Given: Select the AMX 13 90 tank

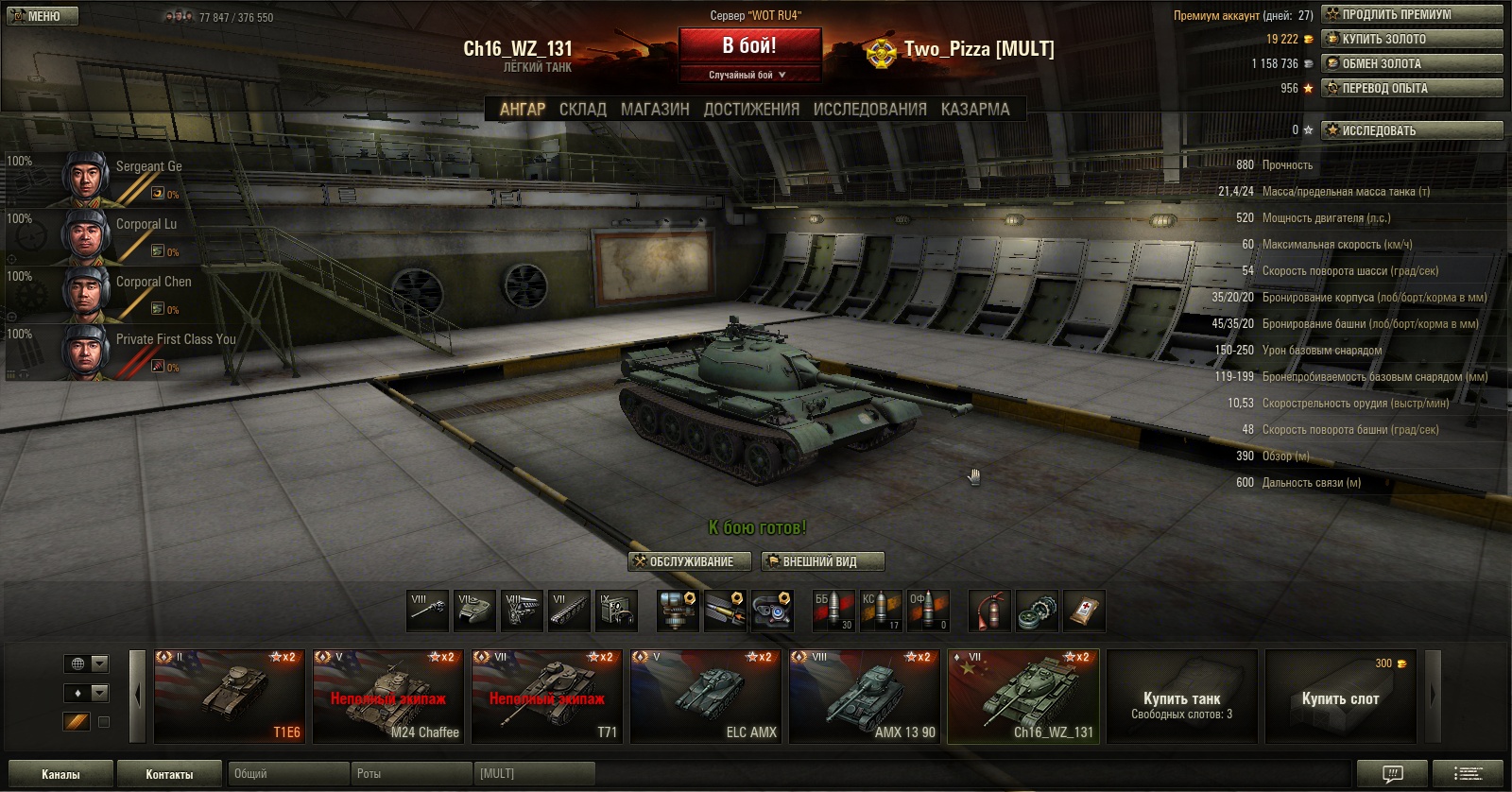Looking at the screenshot, I should (865, 697).
